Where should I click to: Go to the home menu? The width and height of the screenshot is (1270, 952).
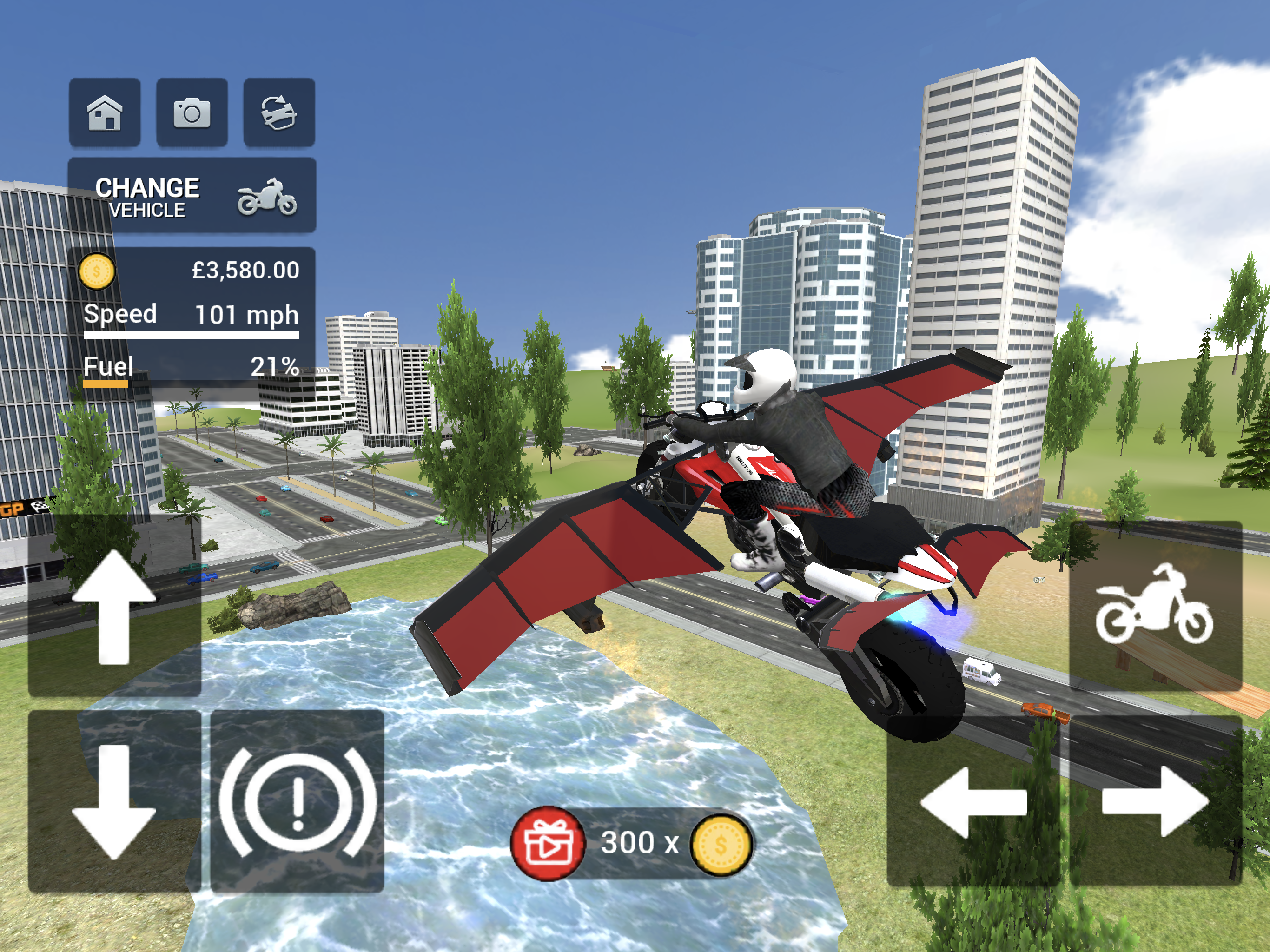tap(105, 112)
